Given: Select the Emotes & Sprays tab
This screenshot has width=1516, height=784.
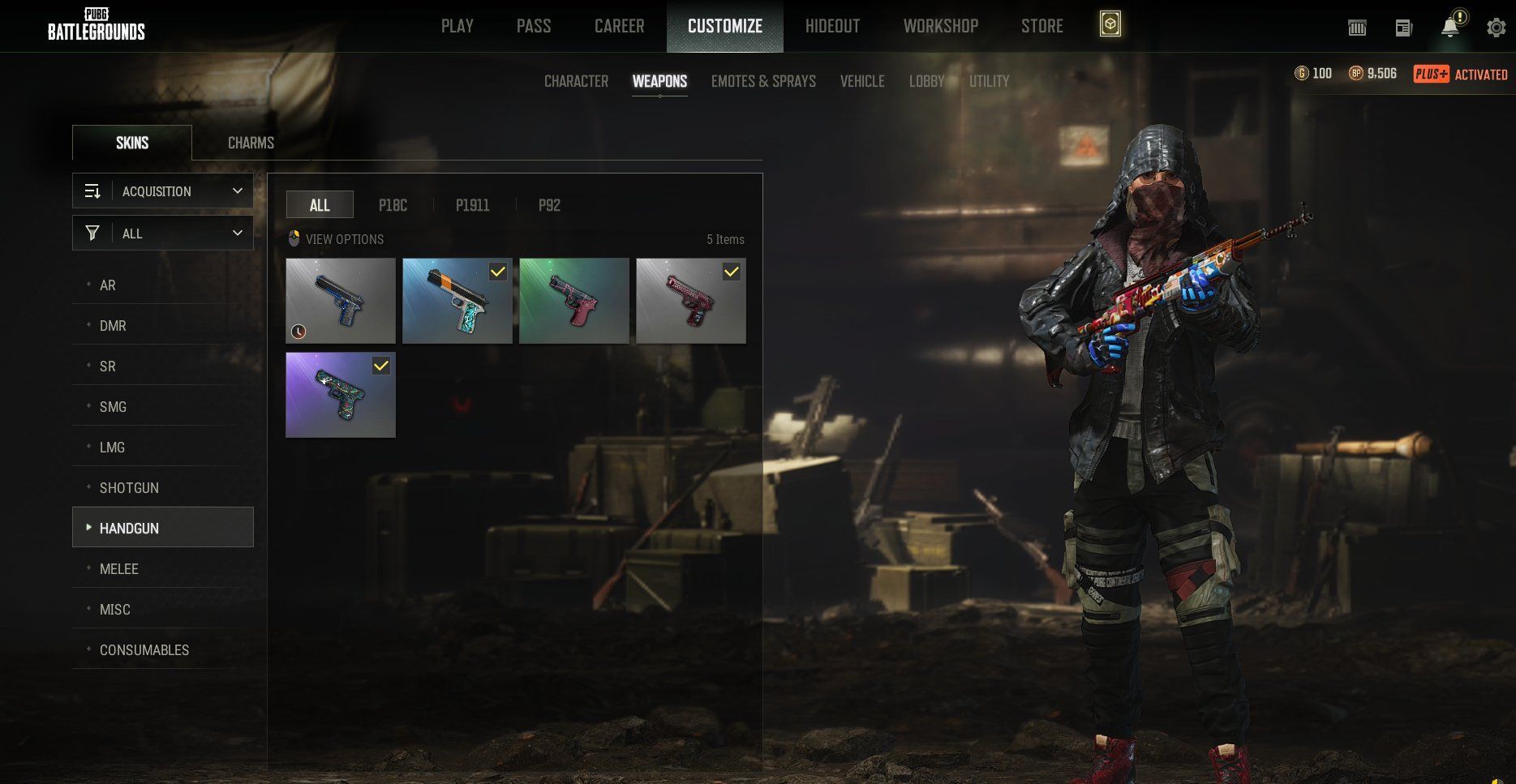Looking at the screenshot, I should [x=763, y=81].
